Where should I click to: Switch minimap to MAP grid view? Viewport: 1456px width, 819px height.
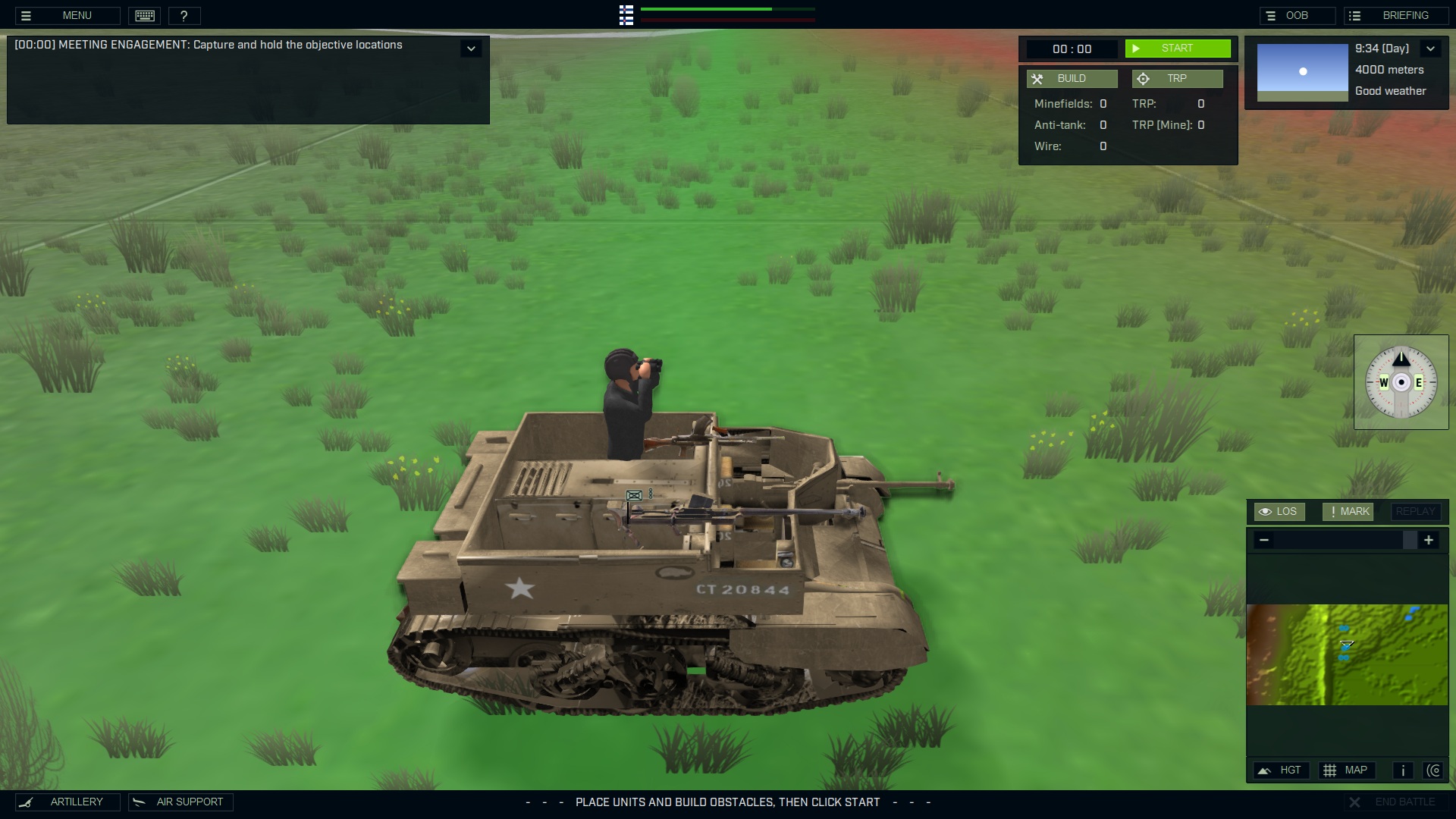(1348, 770)
